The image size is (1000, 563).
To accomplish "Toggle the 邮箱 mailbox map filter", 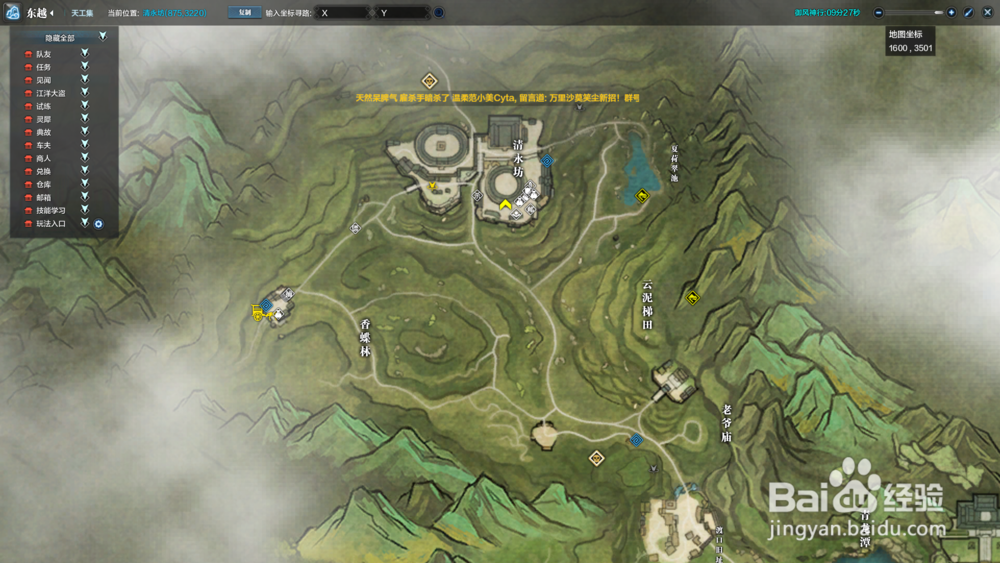I will pos(85,197).
